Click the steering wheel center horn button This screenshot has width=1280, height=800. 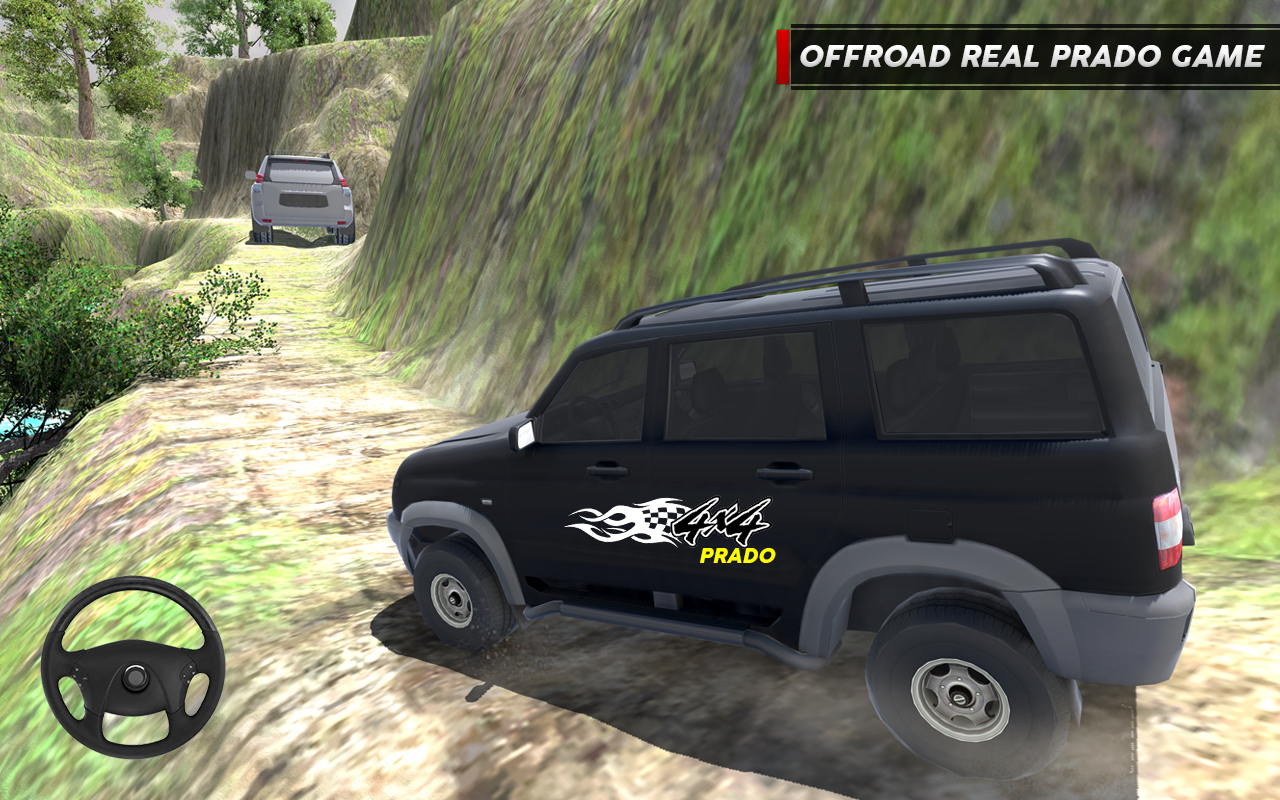[133, 678]
